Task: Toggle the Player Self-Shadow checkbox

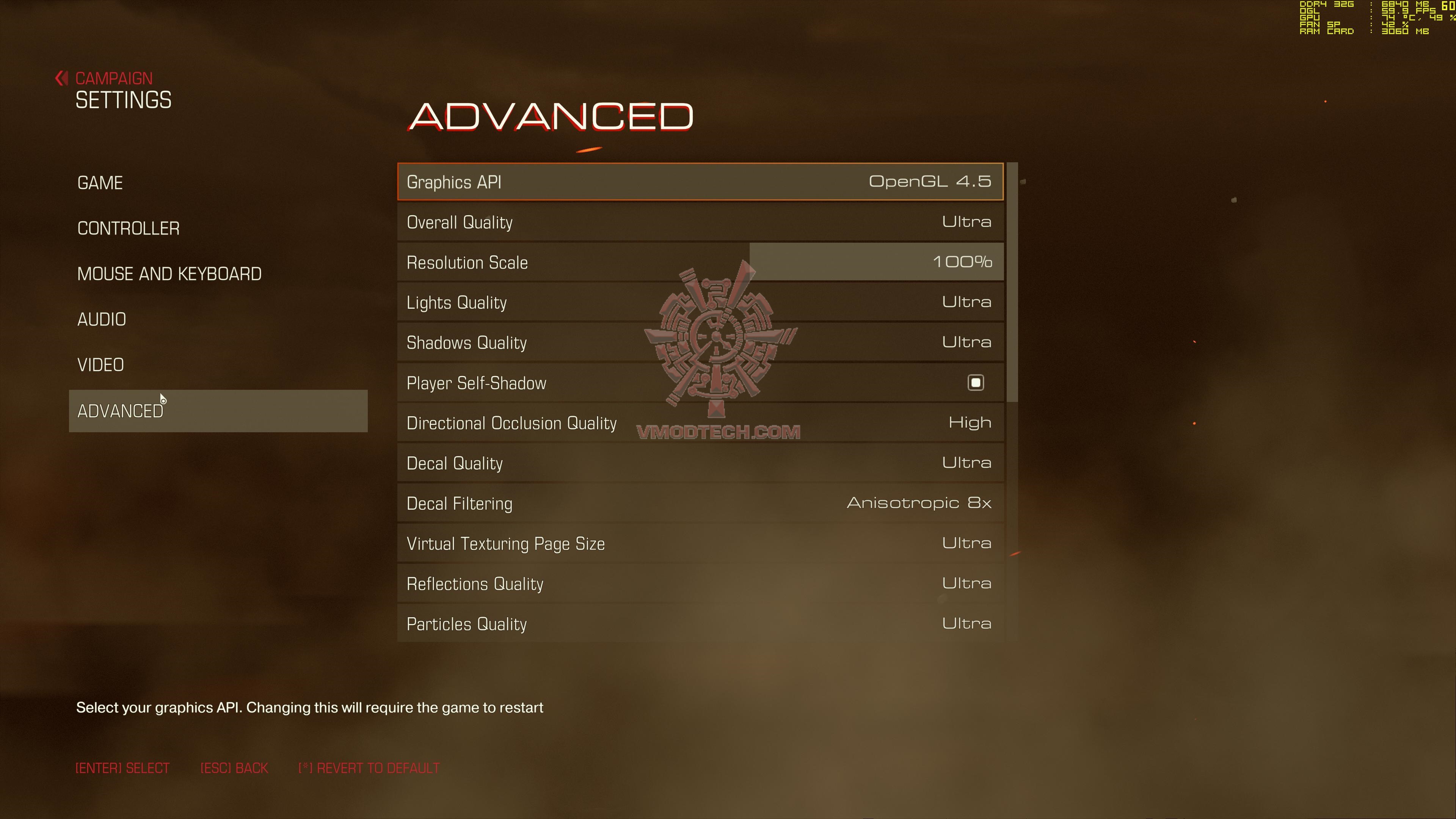Action: 975,383
